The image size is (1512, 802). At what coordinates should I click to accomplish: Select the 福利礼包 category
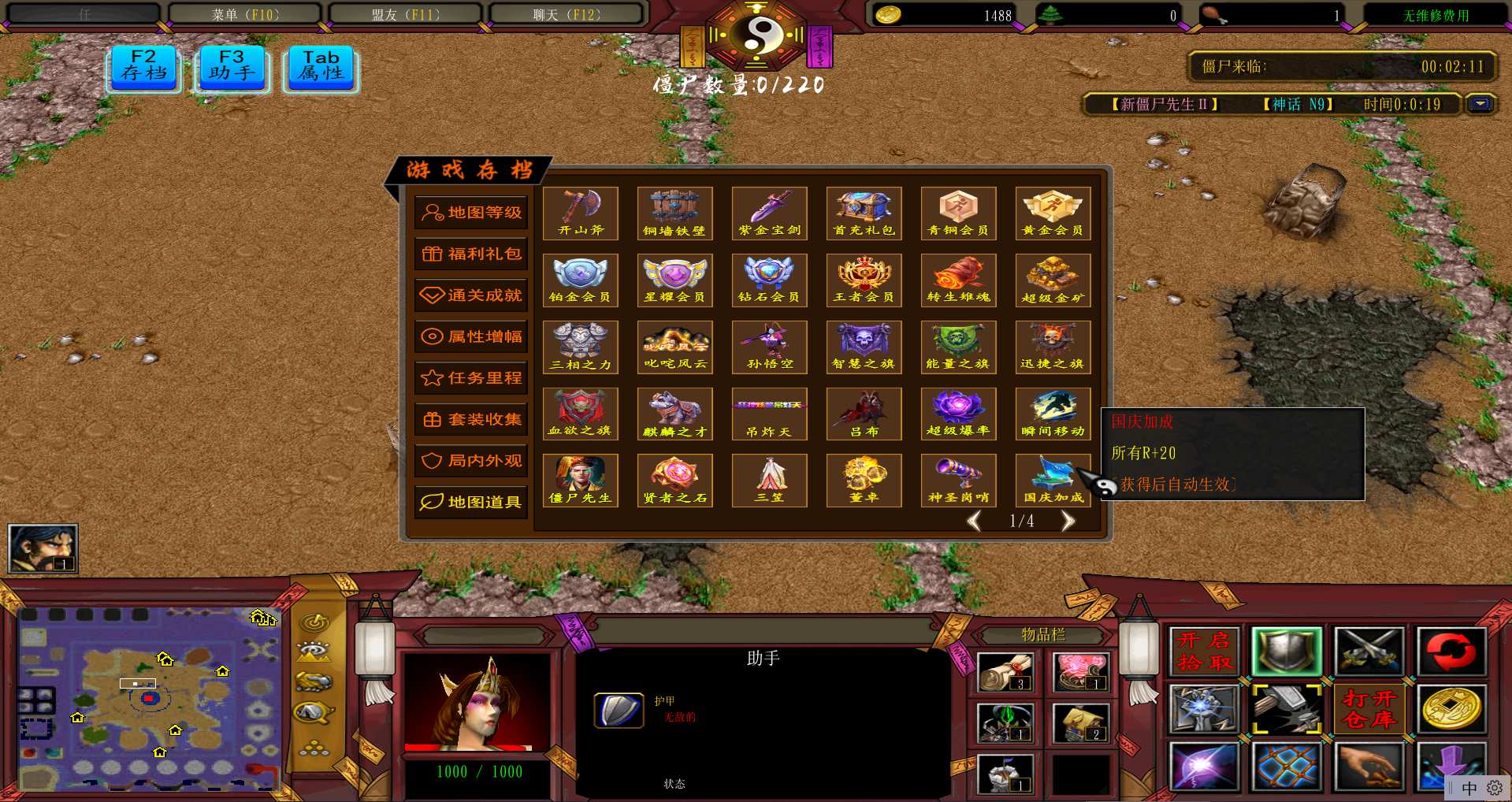[471, 254]
